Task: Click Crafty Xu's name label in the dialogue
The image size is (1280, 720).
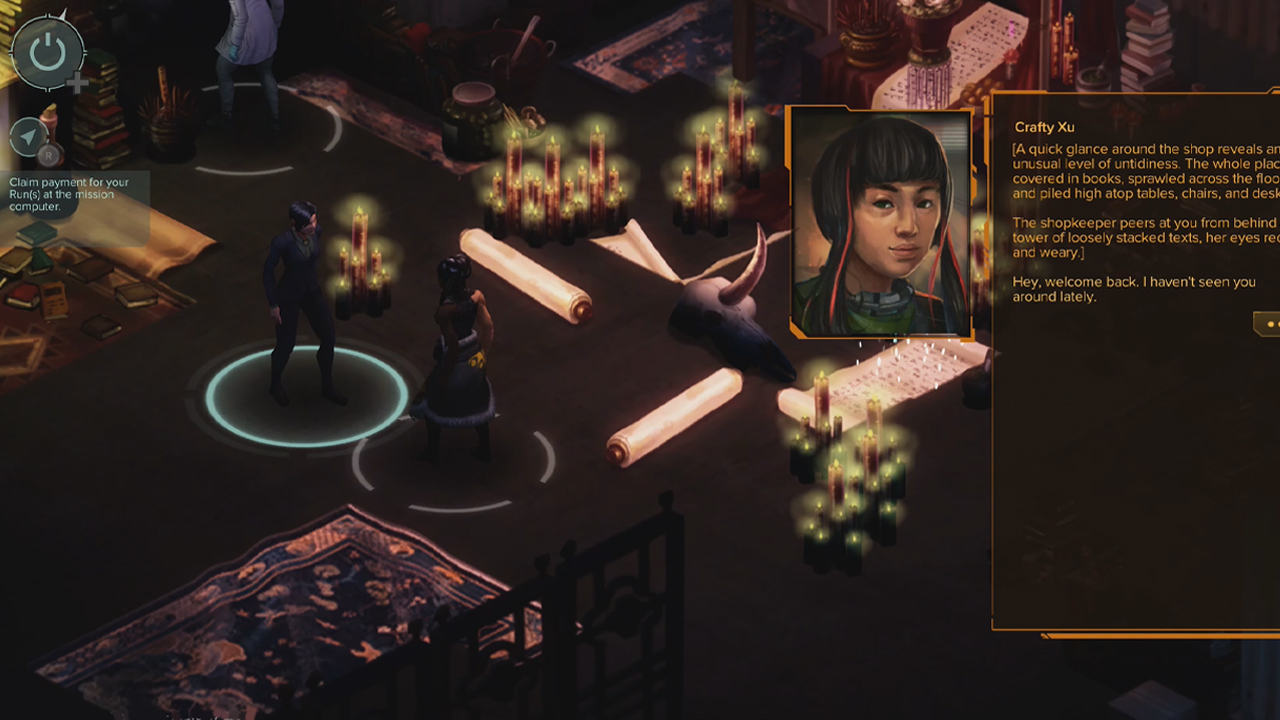Action: tap(1045, 127)
